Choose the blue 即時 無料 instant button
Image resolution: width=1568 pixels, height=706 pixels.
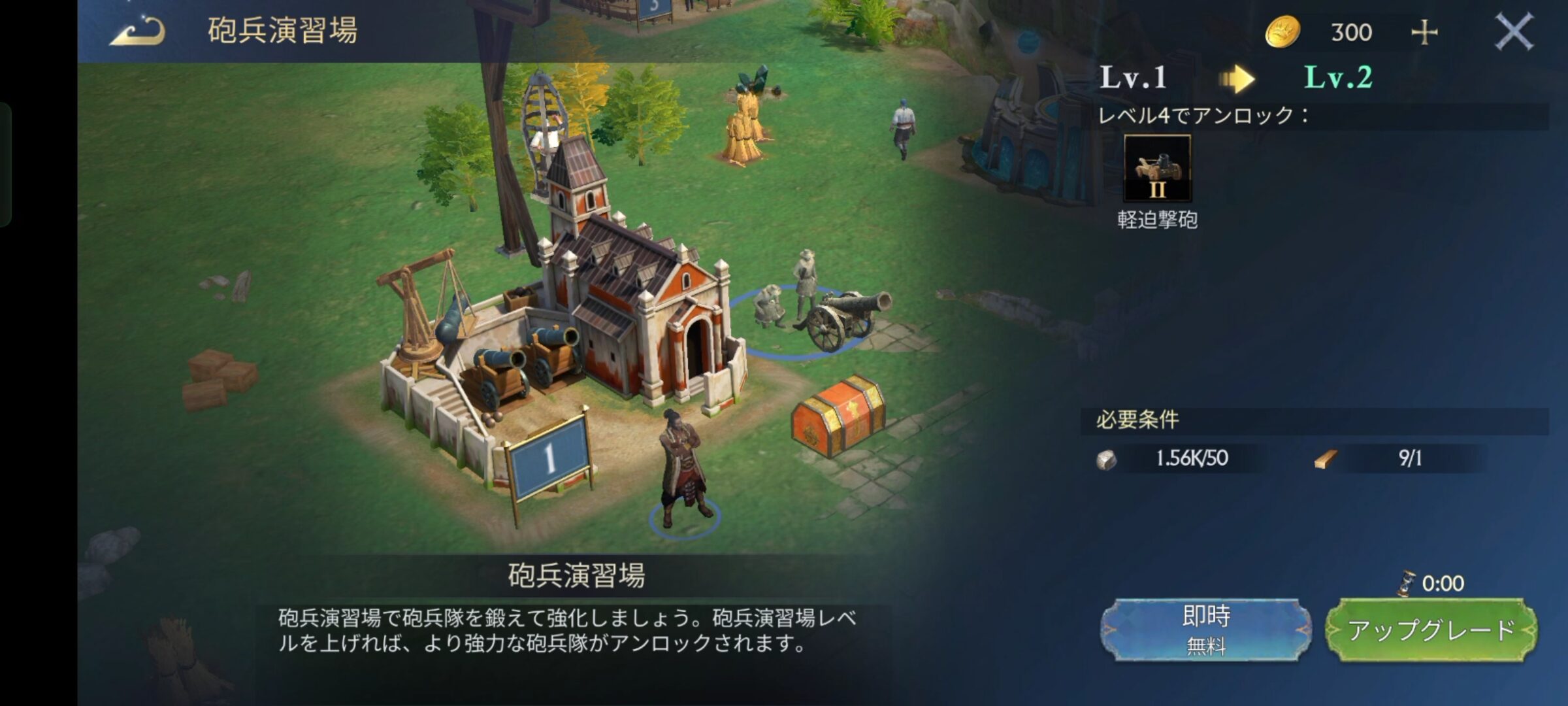click(x=1205, y=630)
